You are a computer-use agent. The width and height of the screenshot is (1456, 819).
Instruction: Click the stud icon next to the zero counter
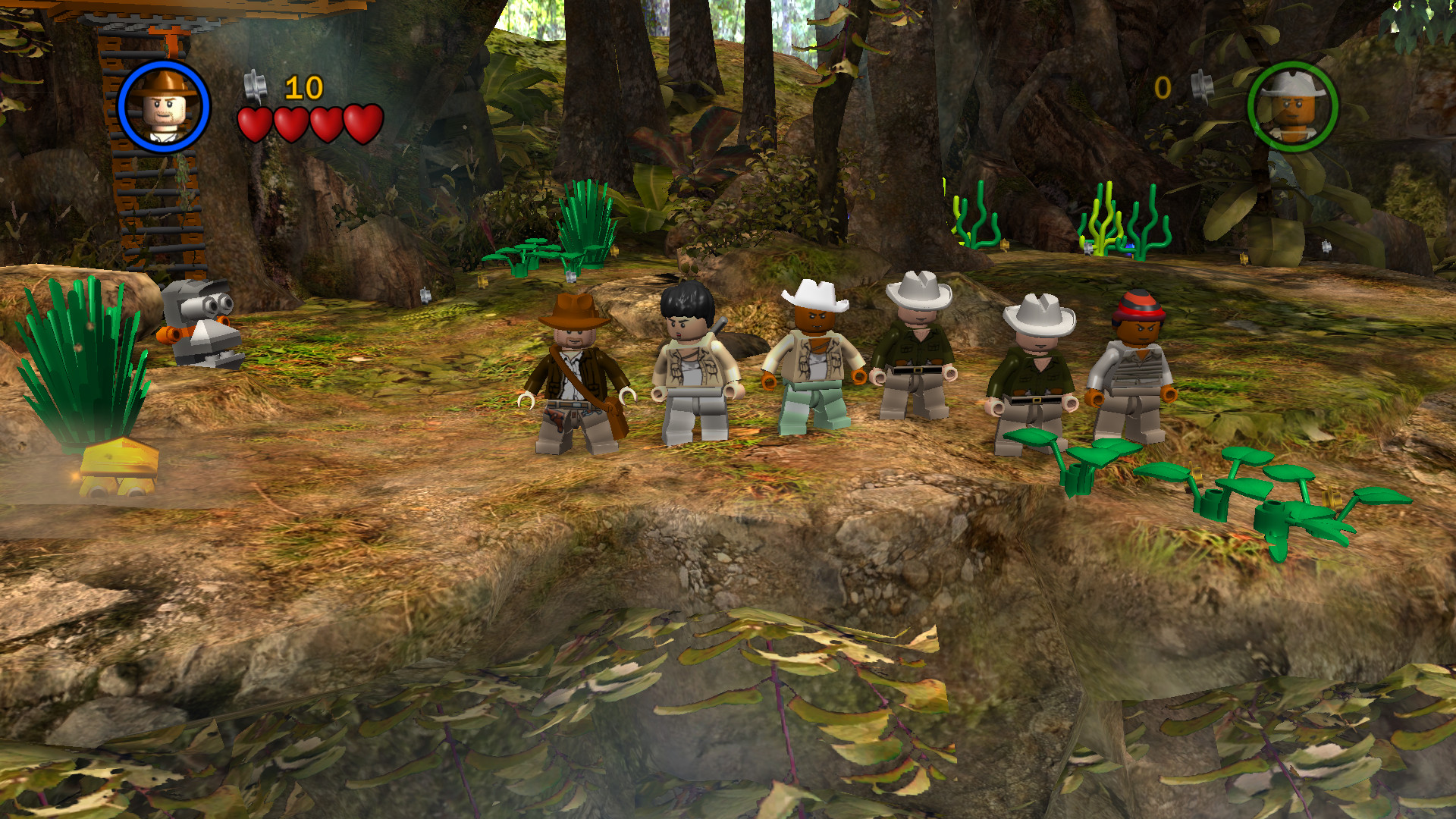[1203, 85]
